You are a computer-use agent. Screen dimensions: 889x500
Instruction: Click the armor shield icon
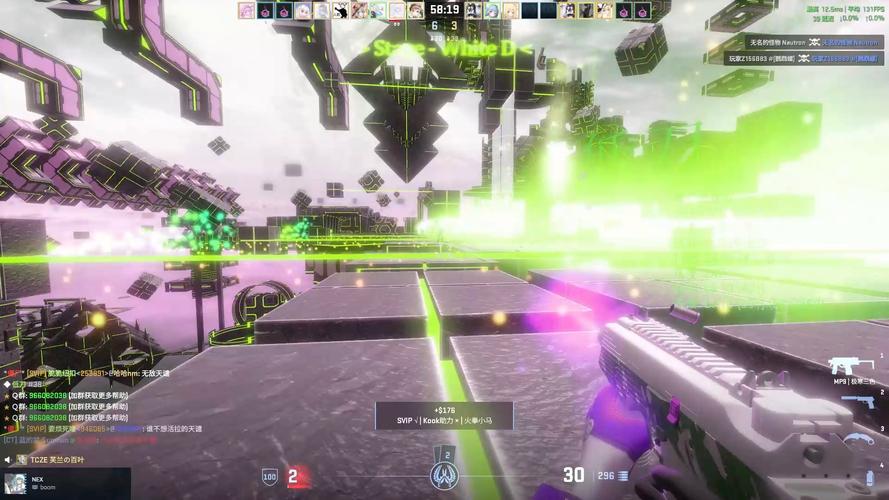tap(269, 476)
